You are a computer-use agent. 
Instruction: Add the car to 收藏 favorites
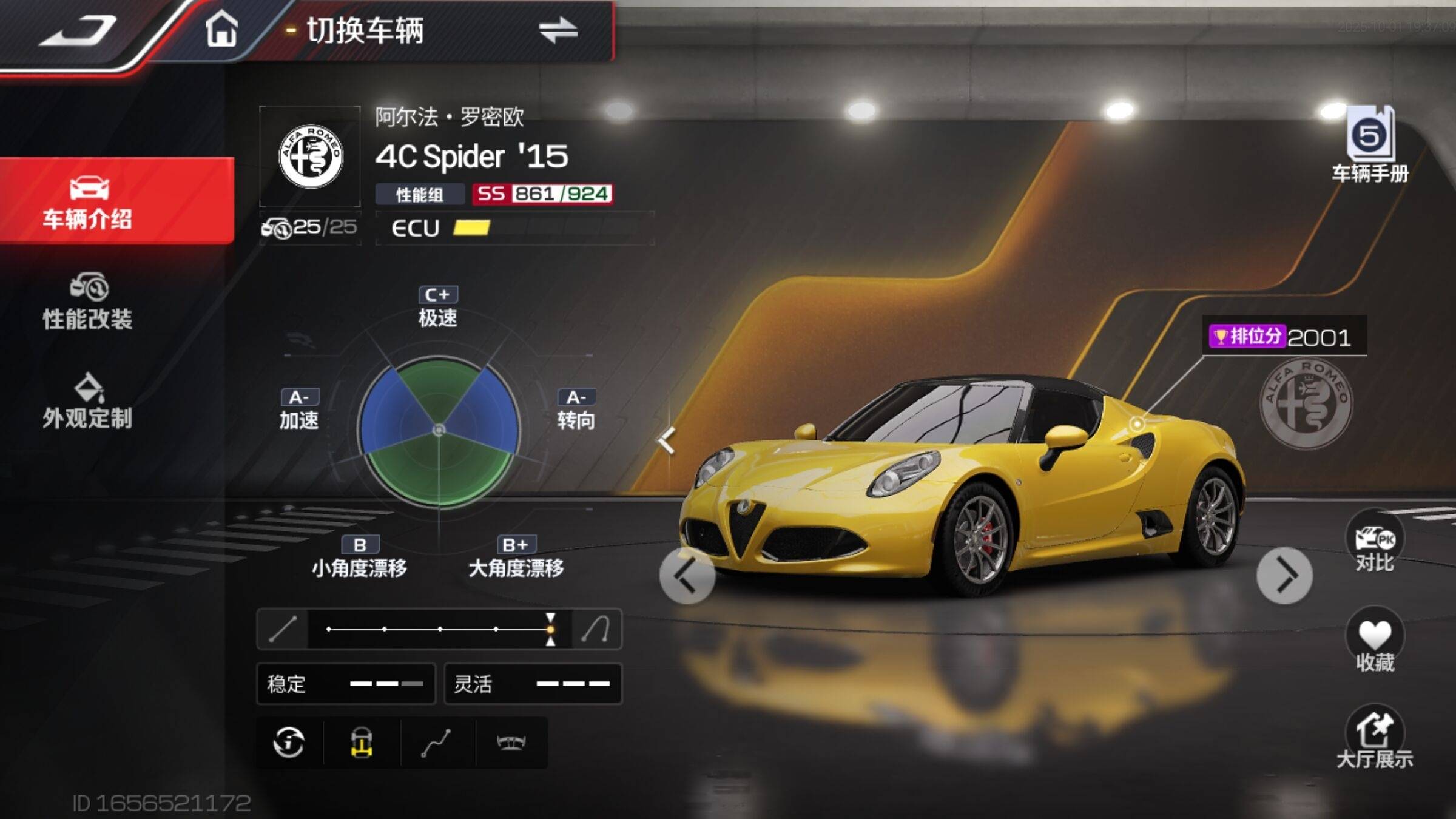pyautogui.click(x=1375, y=642)
